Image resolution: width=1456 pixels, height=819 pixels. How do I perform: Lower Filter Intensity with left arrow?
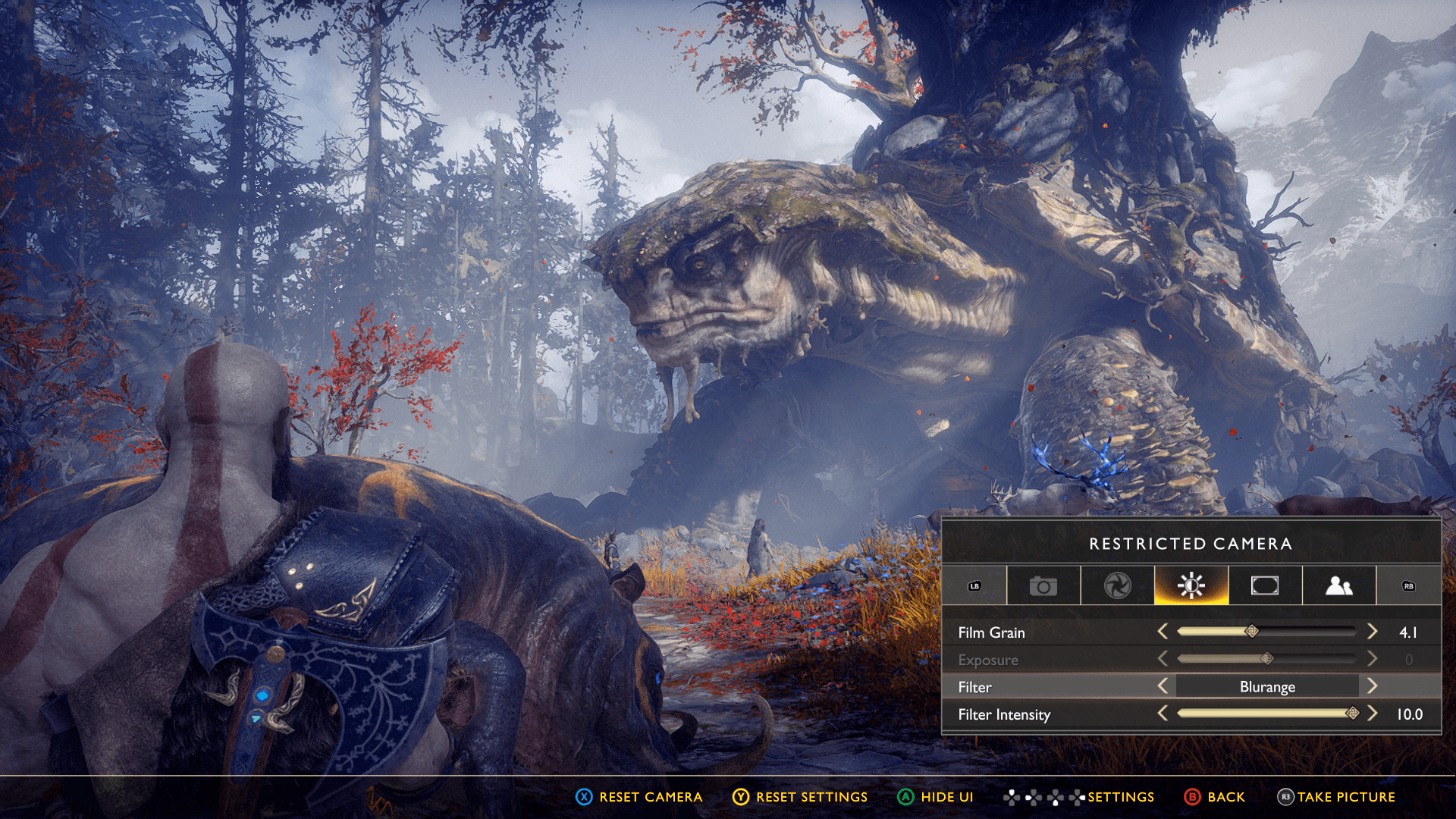click(1163, 714)
